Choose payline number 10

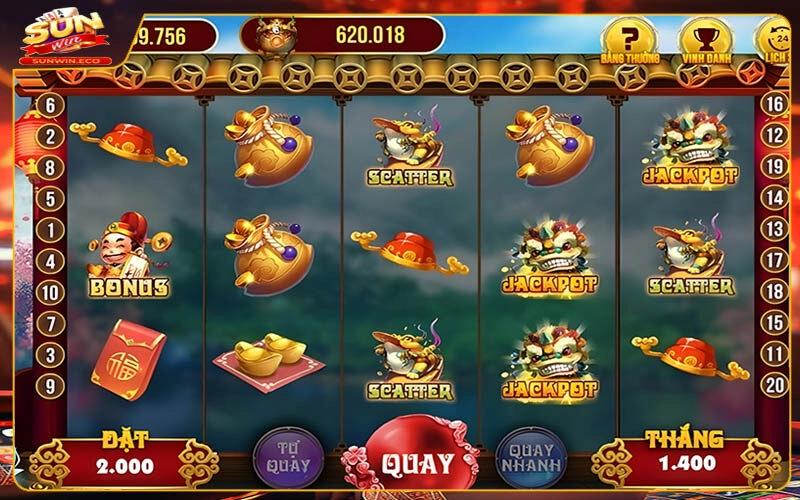point(51,293)
